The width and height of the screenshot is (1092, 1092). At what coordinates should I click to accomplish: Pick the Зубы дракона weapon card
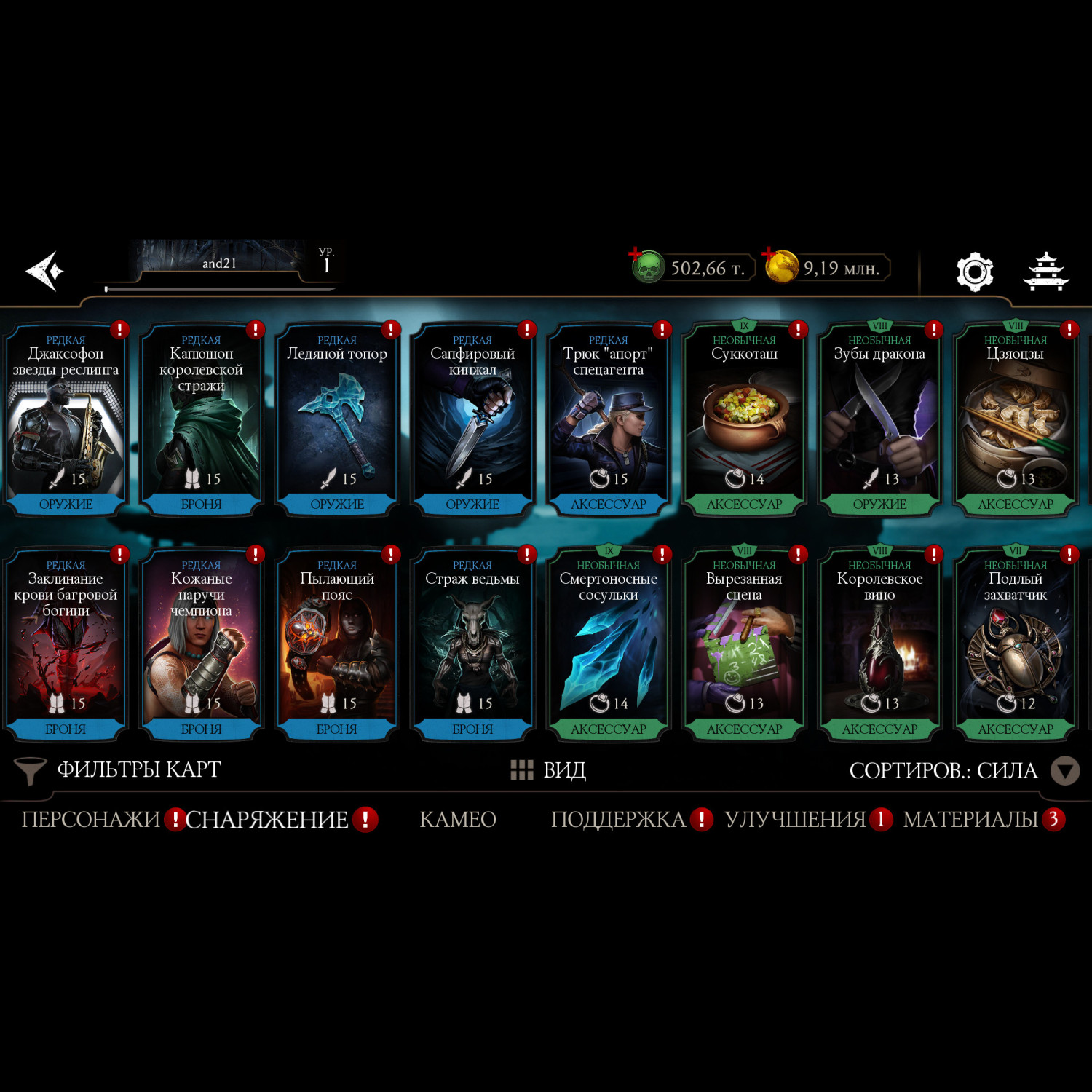click(x=879, y=420)
